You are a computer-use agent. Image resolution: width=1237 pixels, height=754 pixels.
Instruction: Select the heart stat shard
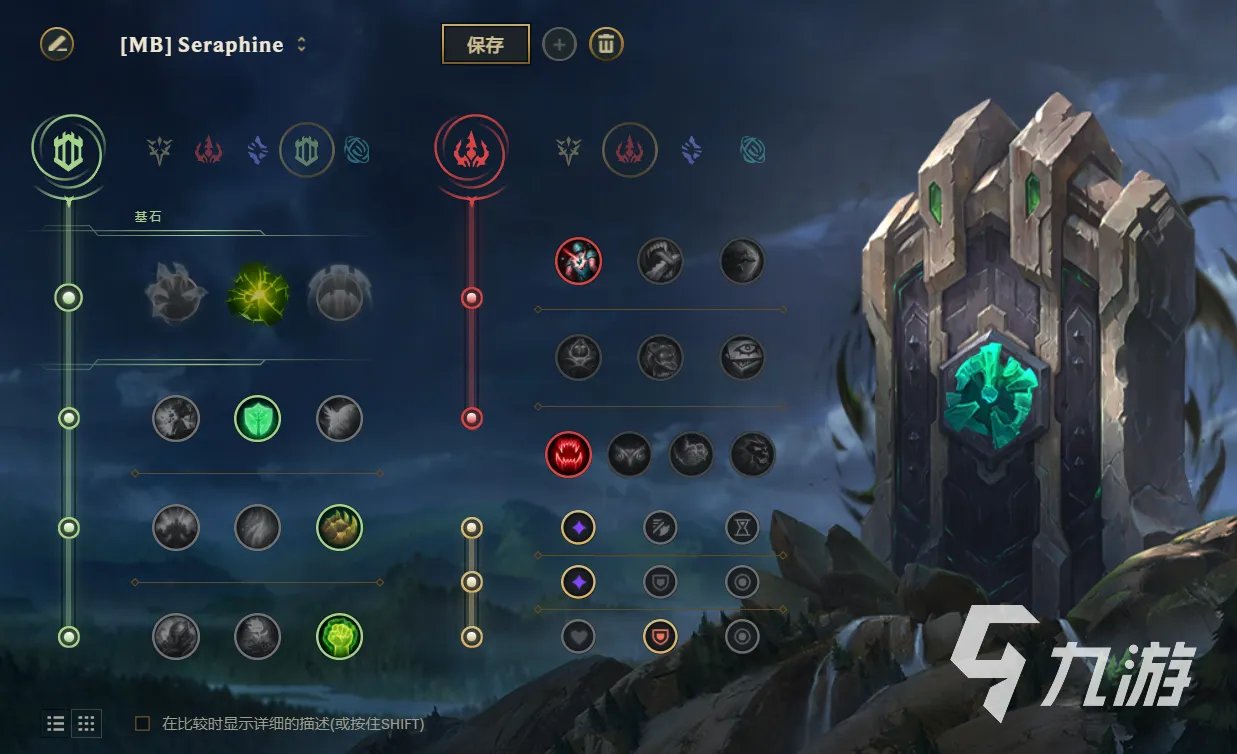[x=578, y=636]
